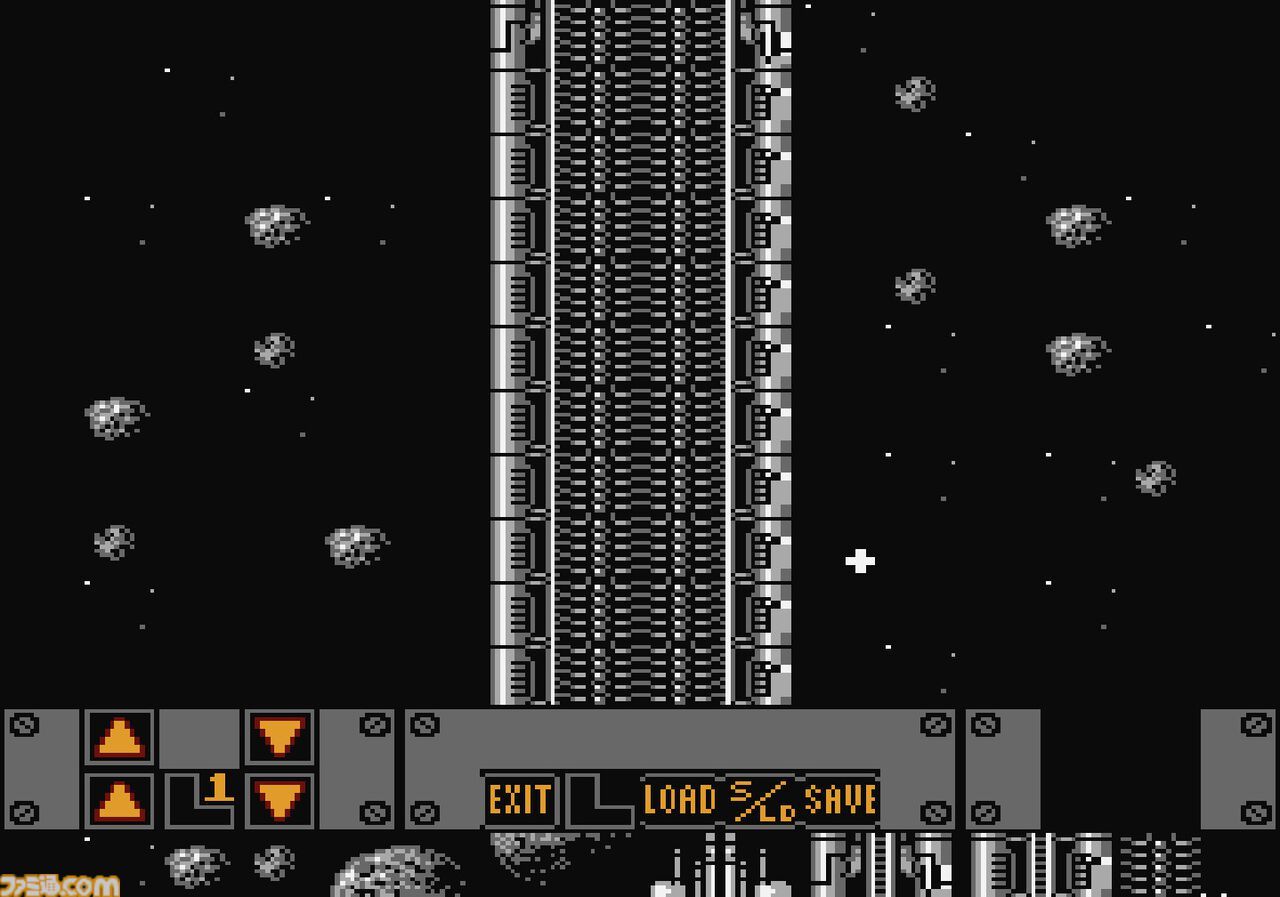Select an asteroid tile in the bottom palette
Viewport: 1280px width, 897px height.
click(x=192, y=865)
